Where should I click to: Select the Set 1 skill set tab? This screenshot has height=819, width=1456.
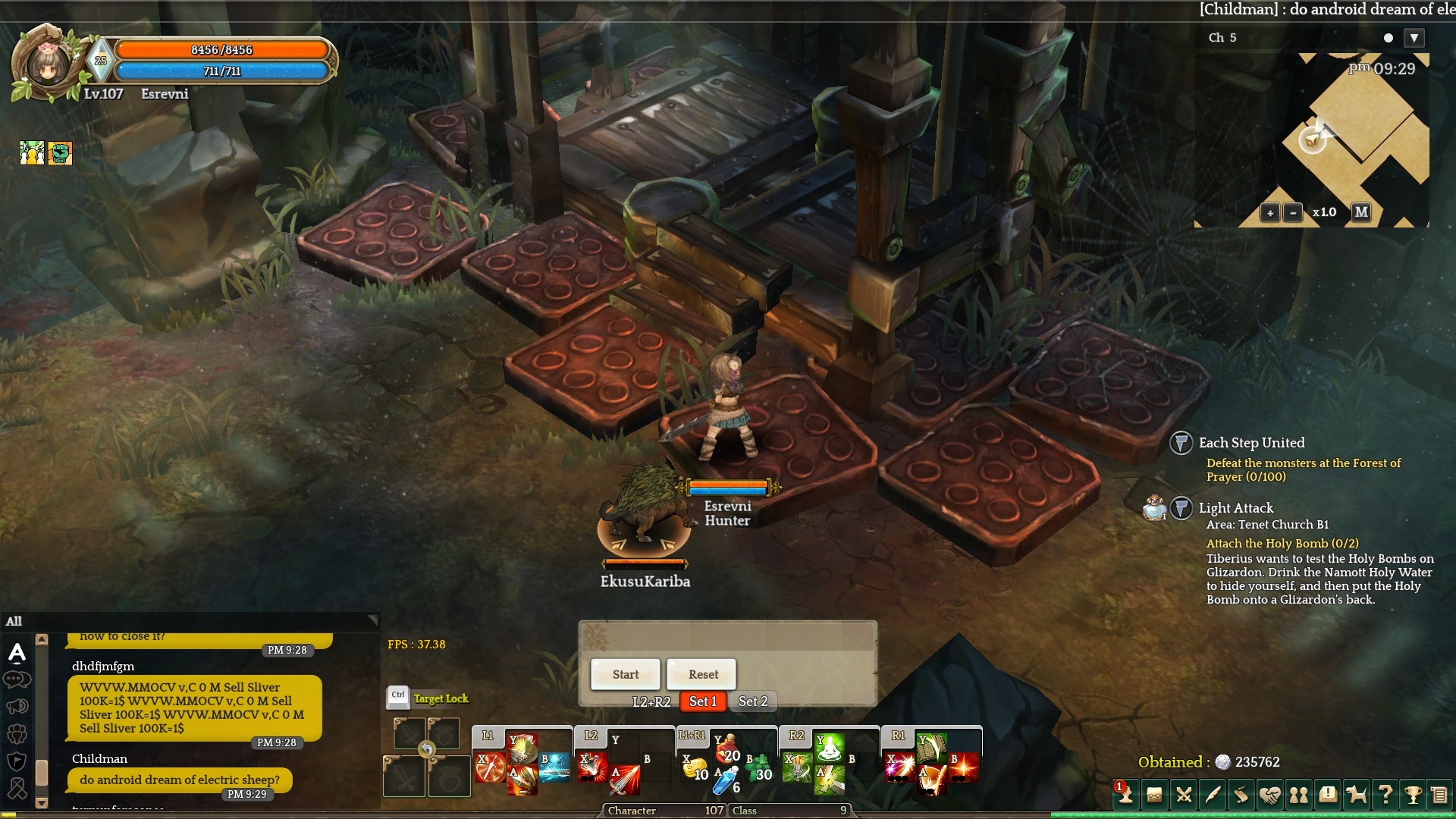[703, 701]
